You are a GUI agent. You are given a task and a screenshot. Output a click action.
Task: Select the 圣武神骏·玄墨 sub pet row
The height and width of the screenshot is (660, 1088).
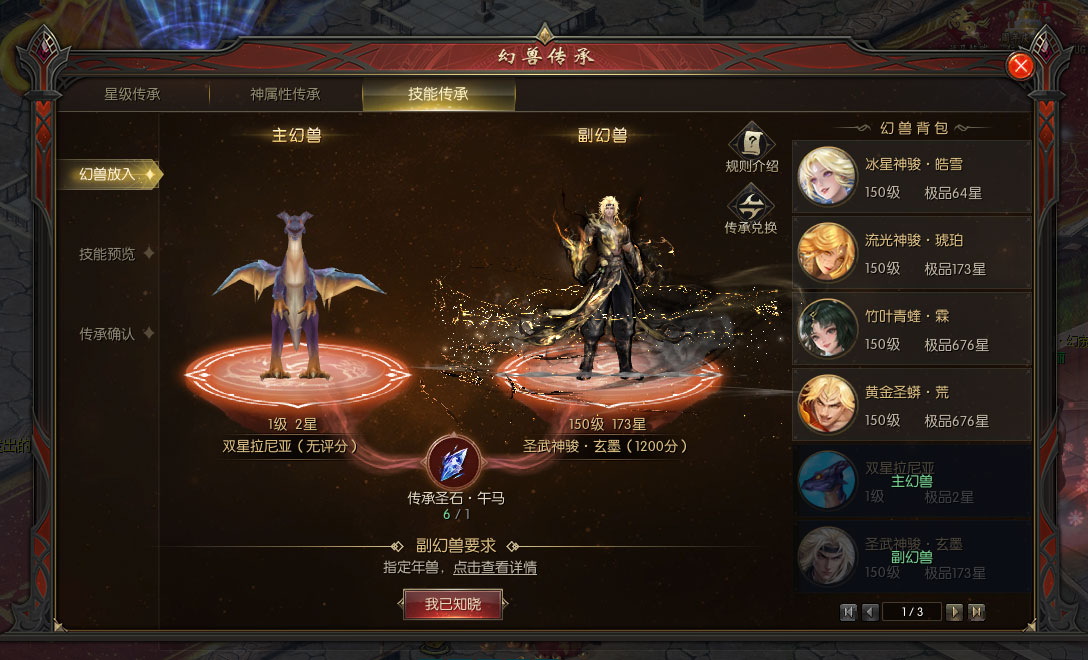click(911, 557)
